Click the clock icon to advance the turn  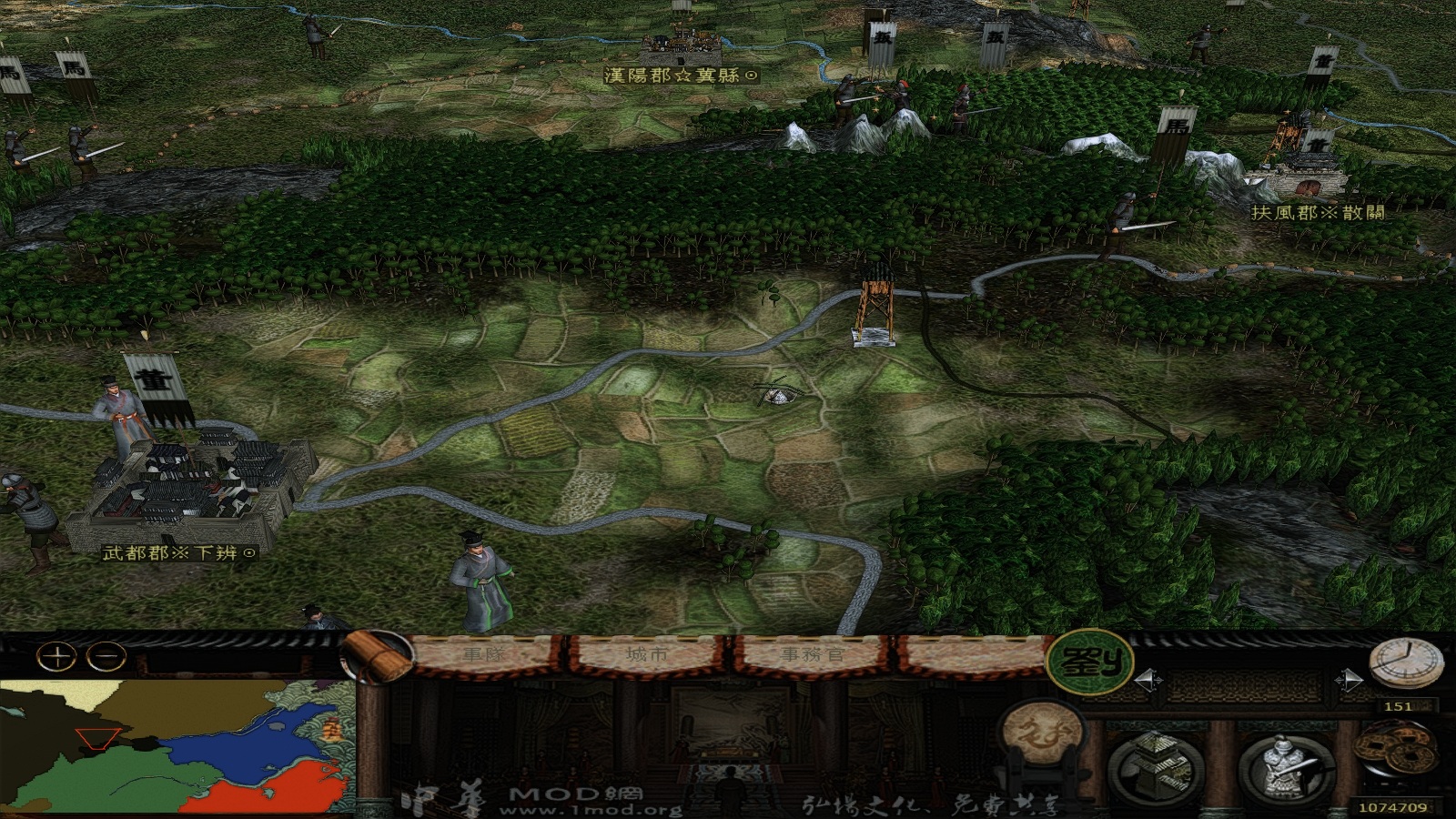coord(1406,660)
